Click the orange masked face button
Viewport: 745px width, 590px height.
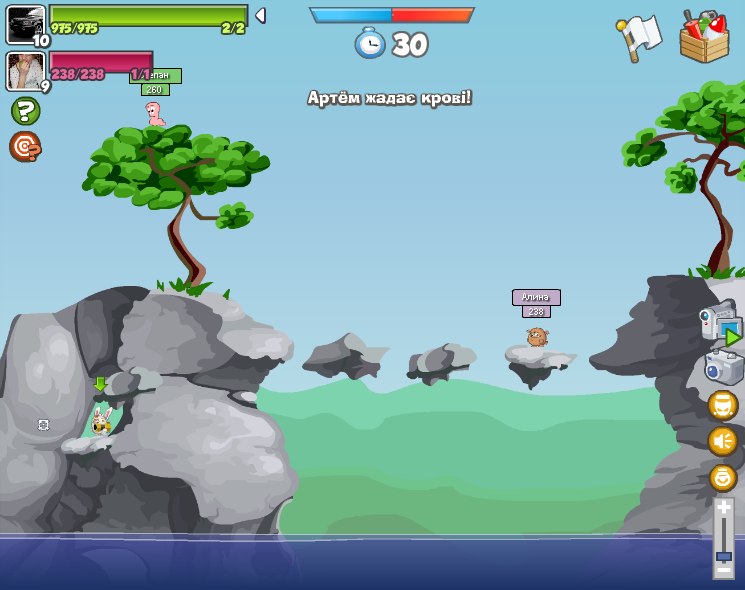pos(723,405)
